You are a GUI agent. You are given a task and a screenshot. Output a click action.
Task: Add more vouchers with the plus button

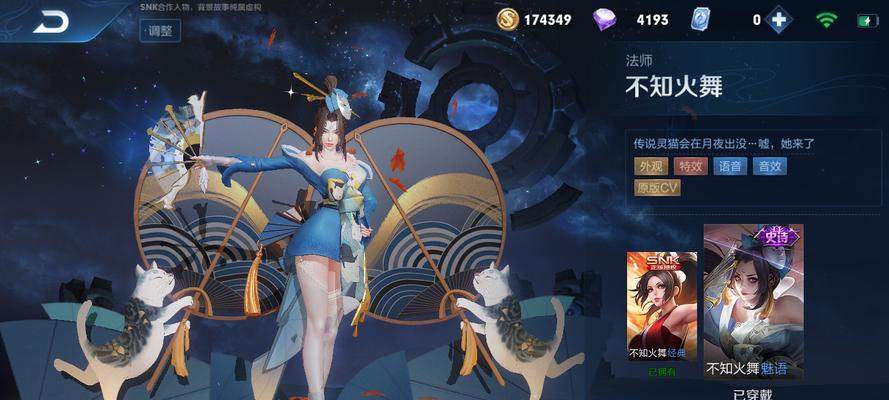tap(780, 19)
